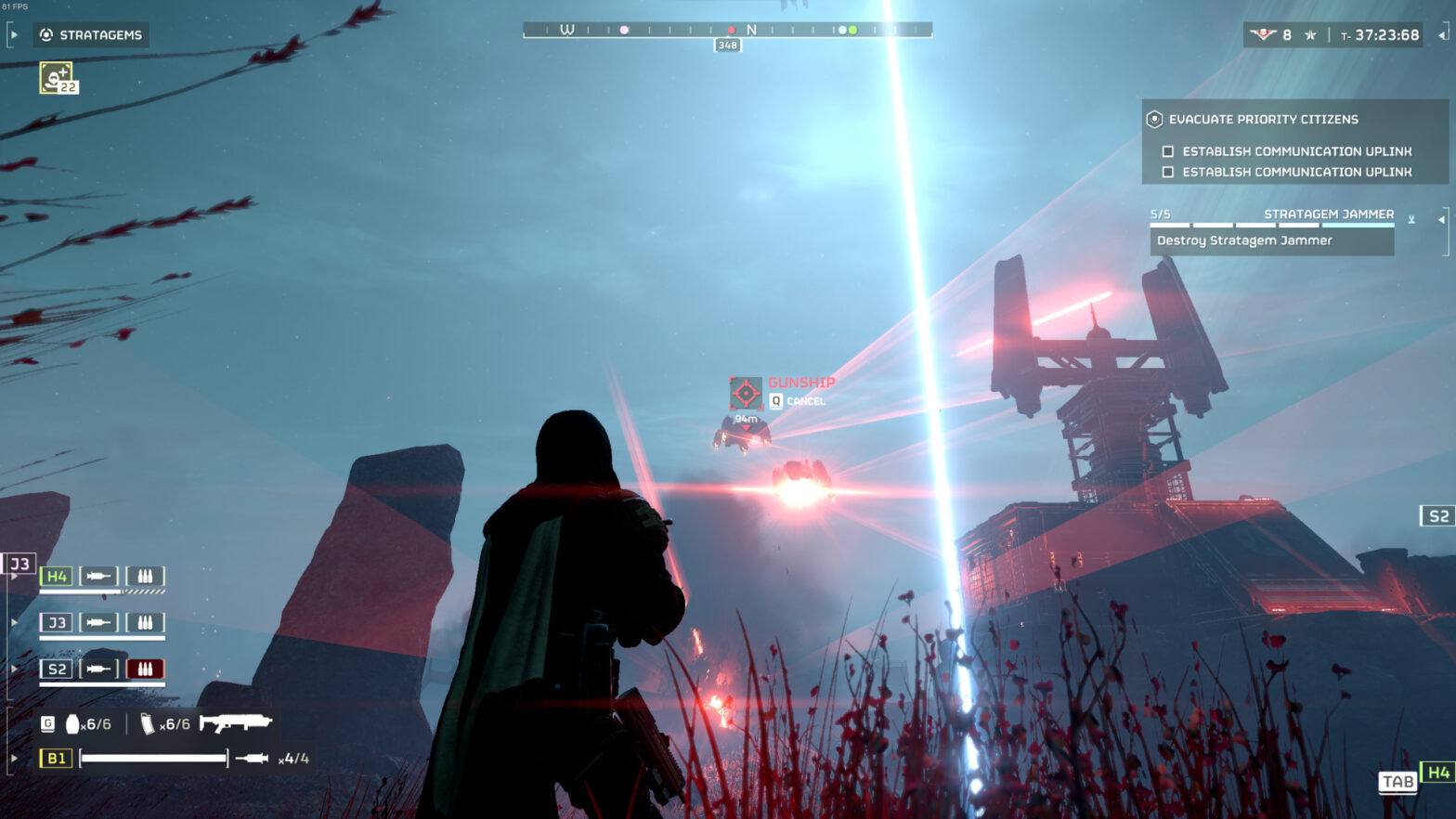Image resolution: width=1456 pixels, height=819 pixels.
Task: Tick the first Establish Communication Uplink checkbox
Action: (x=1168, y=151)
